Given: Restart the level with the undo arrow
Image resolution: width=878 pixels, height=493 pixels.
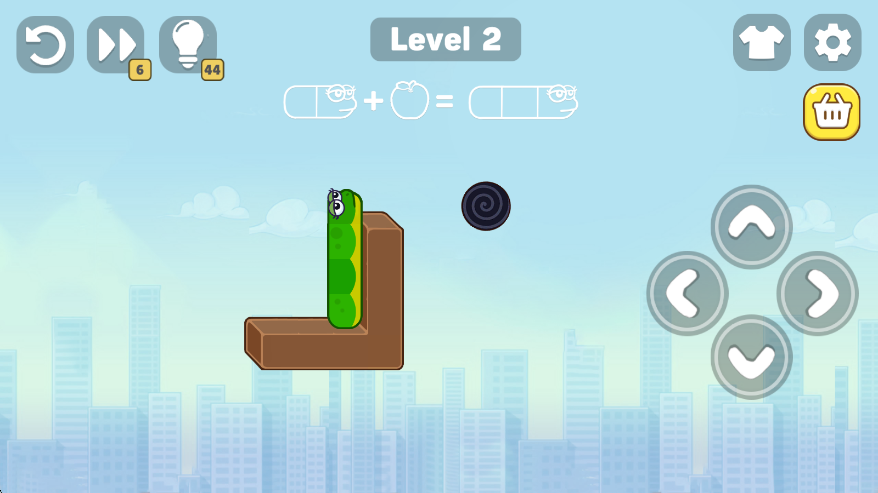Looking at the screenshot, I should click(x=45, y=44).
